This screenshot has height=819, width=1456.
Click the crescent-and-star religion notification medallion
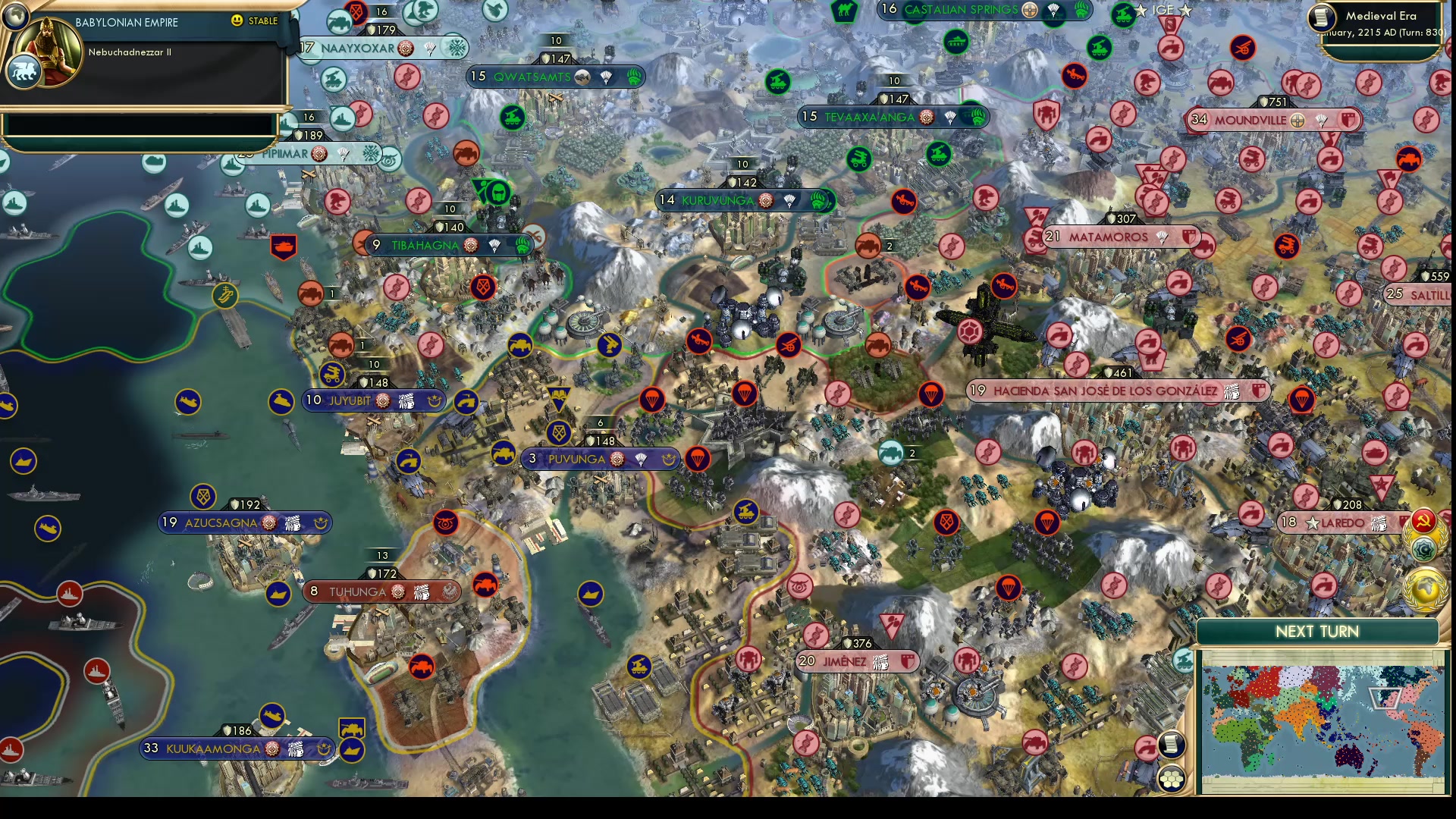1425,548
